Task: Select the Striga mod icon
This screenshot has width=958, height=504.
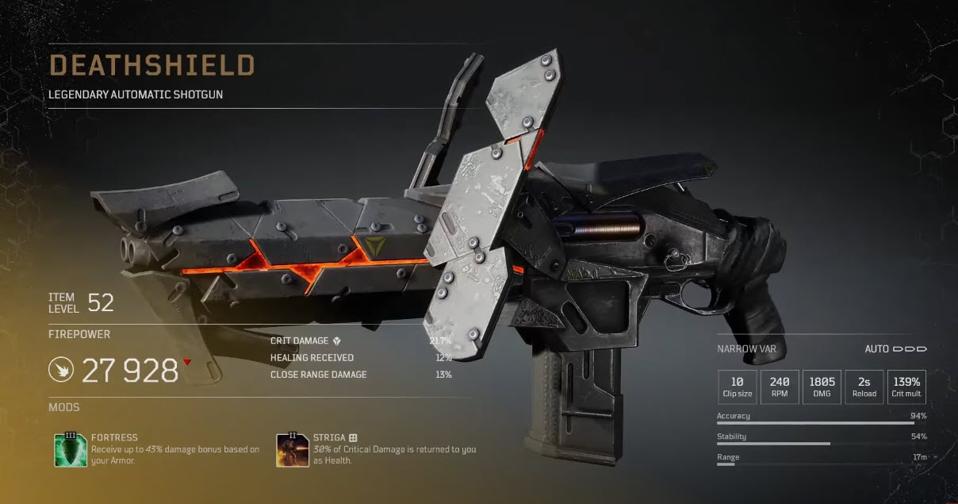Action: pos(292,451)
